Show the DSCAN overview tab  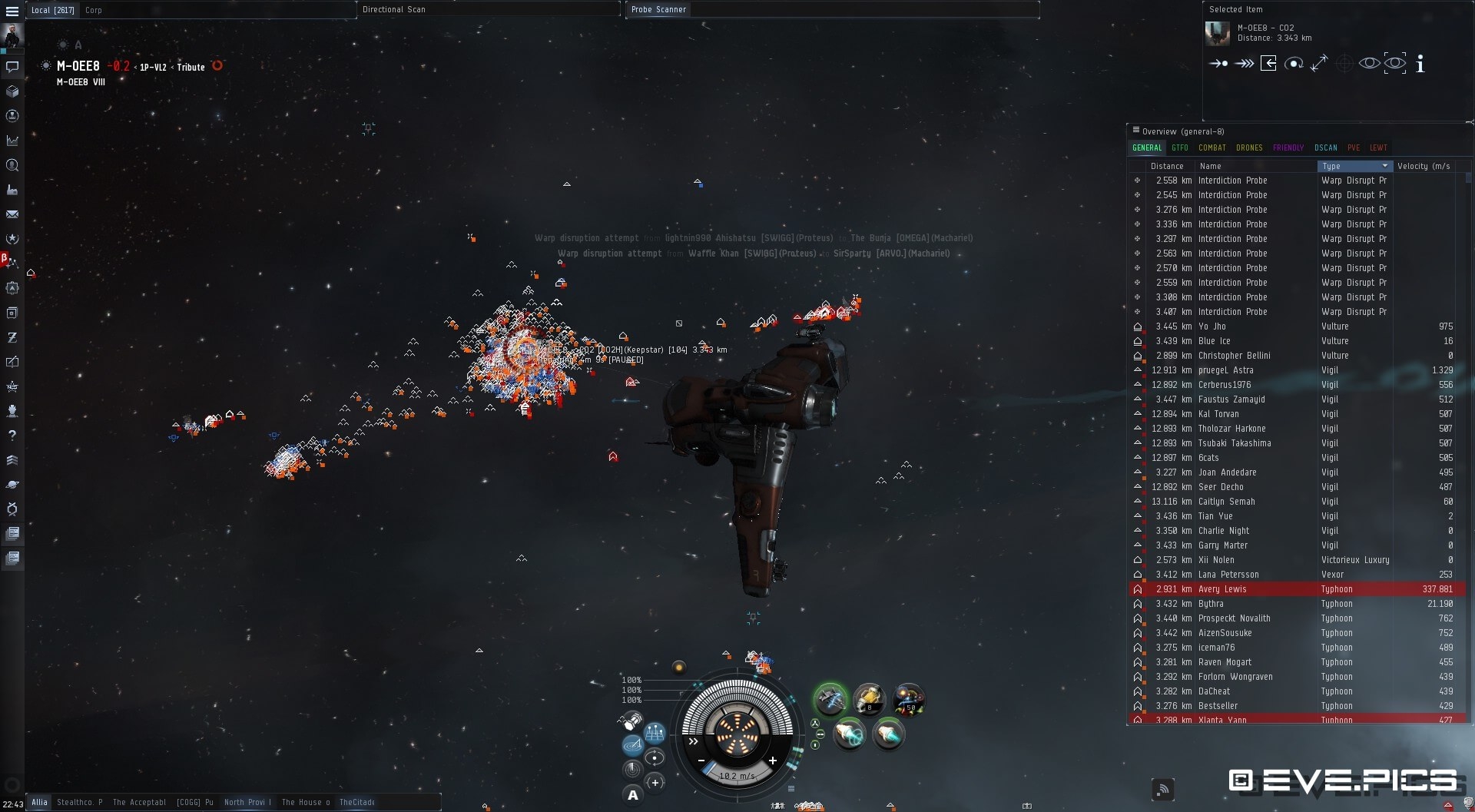click(x=1325, y=147)
